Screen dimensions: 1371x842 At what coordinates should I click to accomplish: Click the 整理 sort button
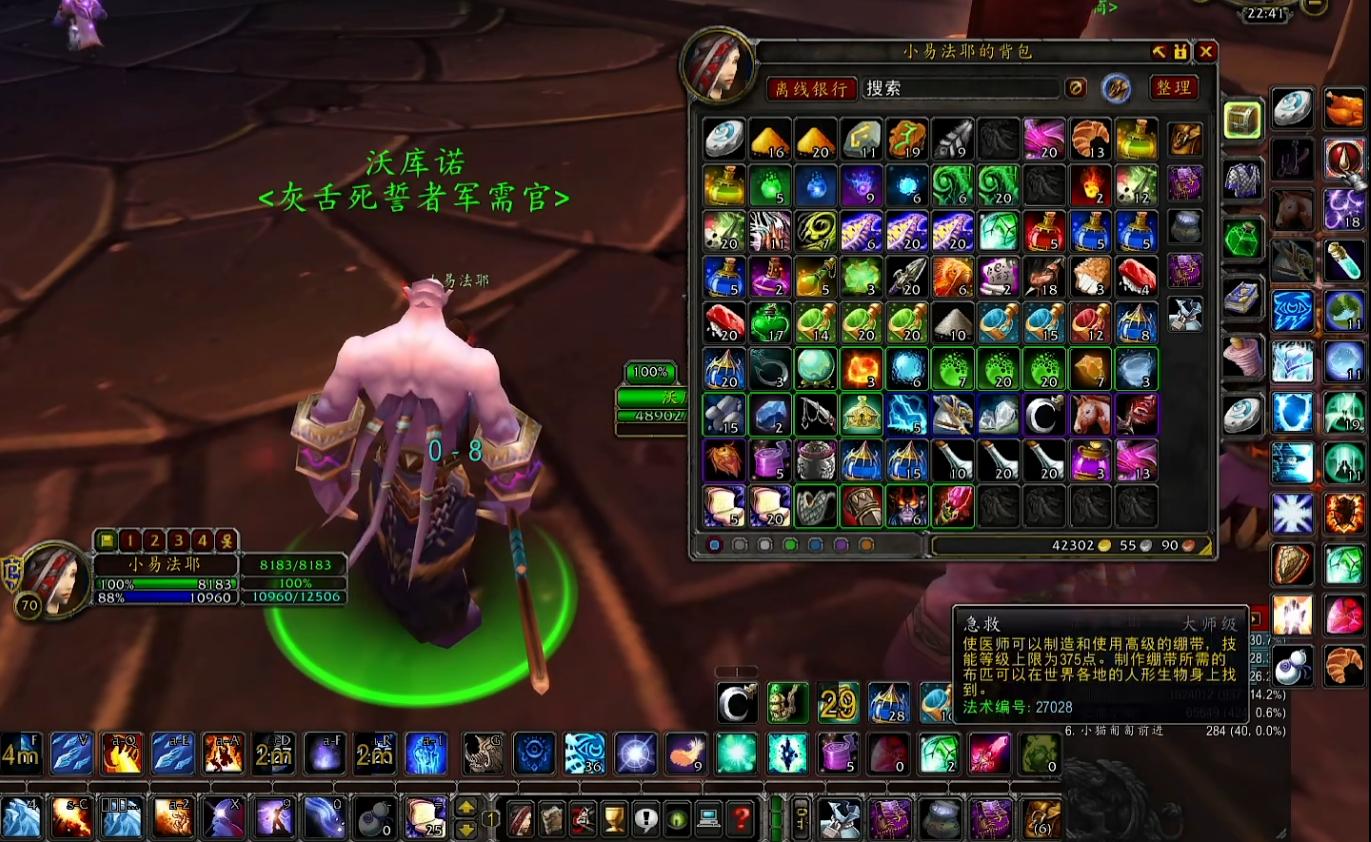[x=1174, y=88]
